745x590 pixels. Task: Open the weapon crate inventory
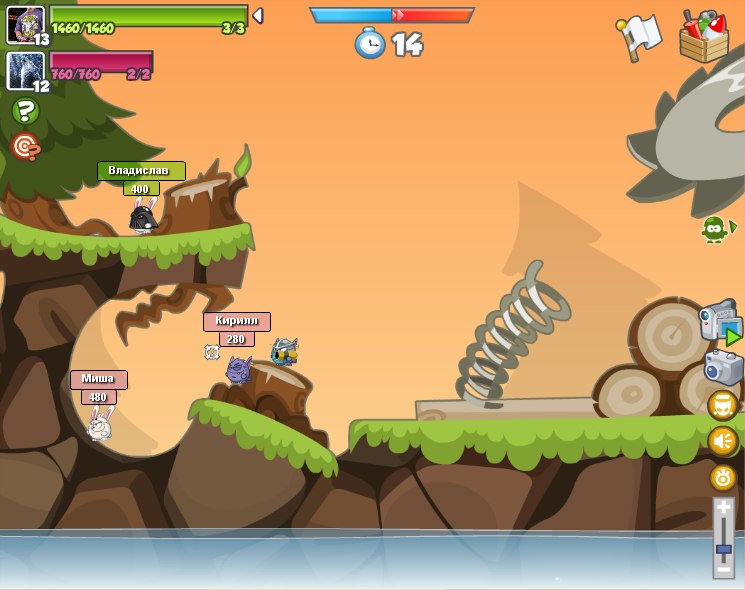pos(704,37)
